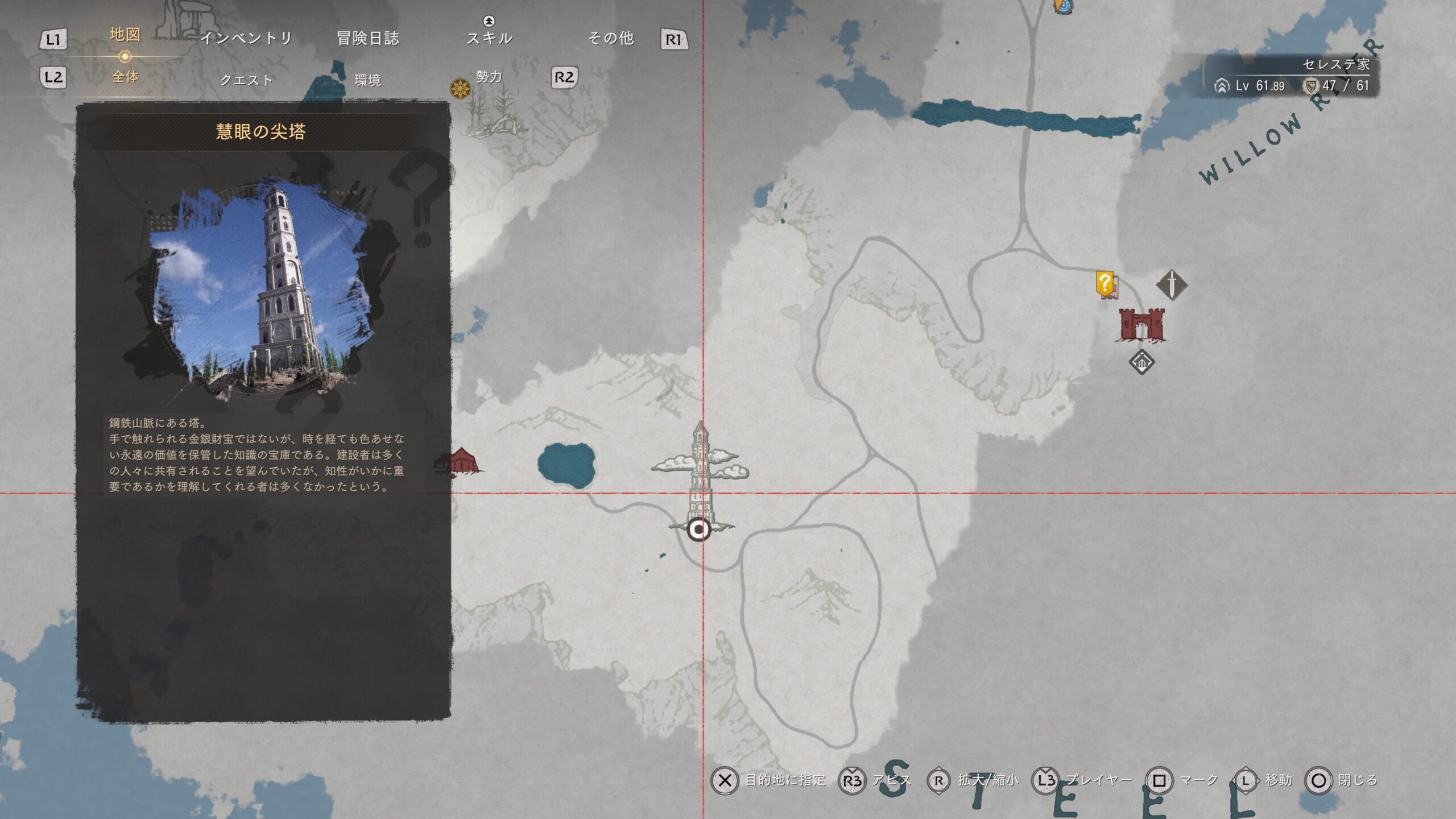The height and width of the screenshot is (819, 1456).
Task: Select the 環境 map filter
Action: pos(367,80)
